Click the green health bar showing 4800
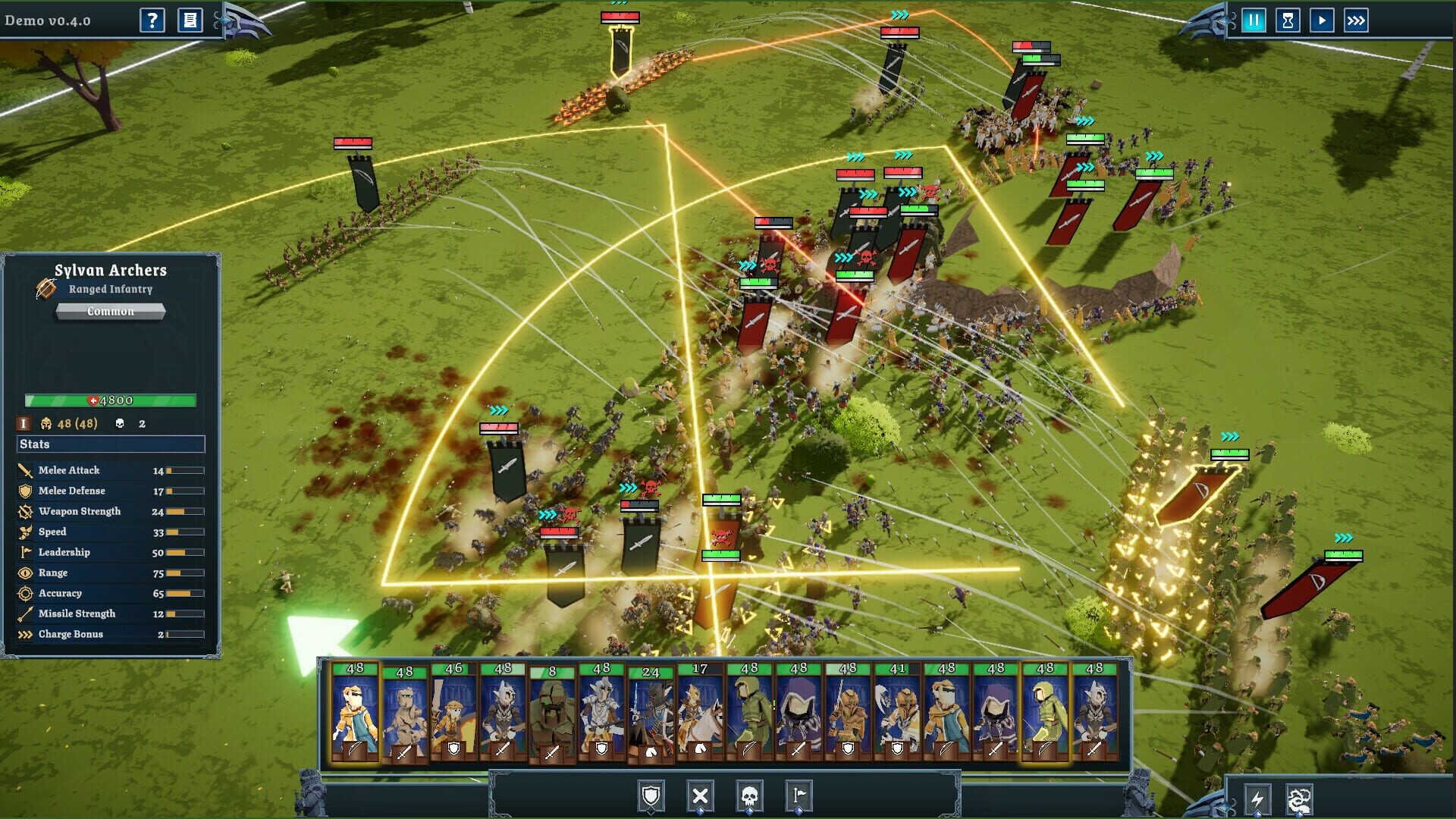1456x819 pixels. (110, 401)
